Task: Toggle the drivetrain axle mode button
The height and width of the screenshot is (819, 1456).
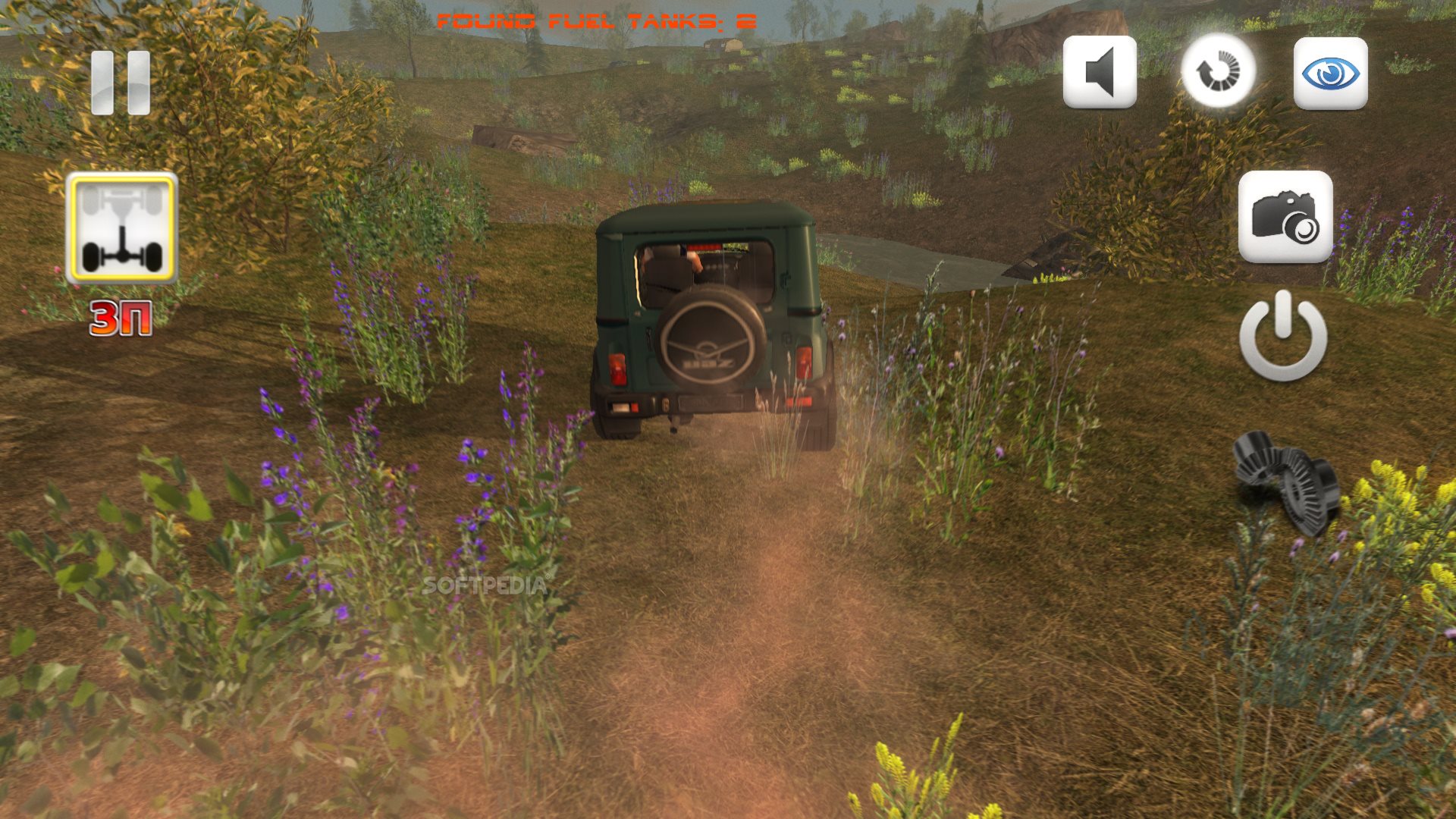Action: click(x=122, y=227)
